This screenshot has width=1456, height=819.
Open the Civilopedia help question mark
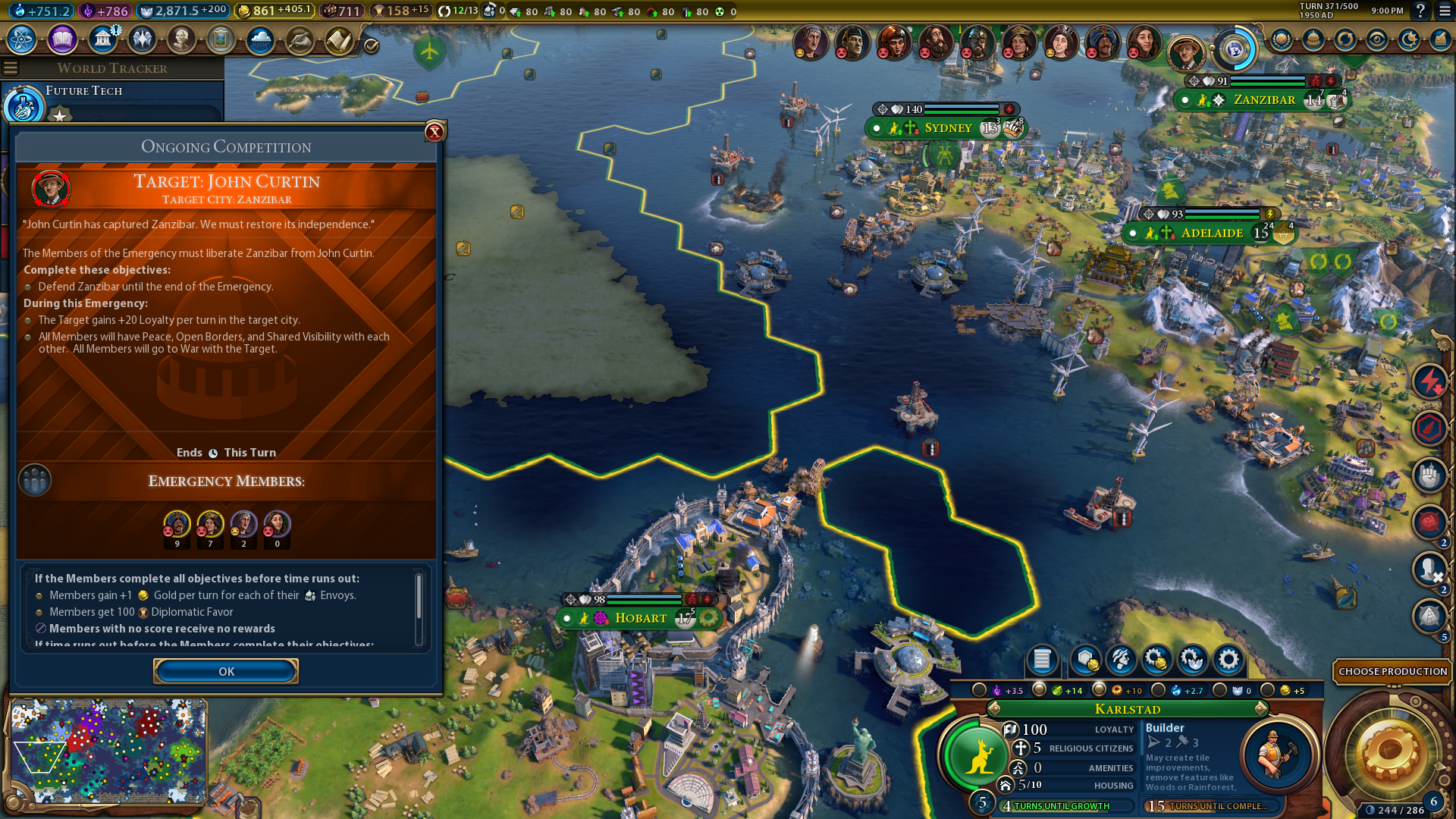pos(1420,11)
